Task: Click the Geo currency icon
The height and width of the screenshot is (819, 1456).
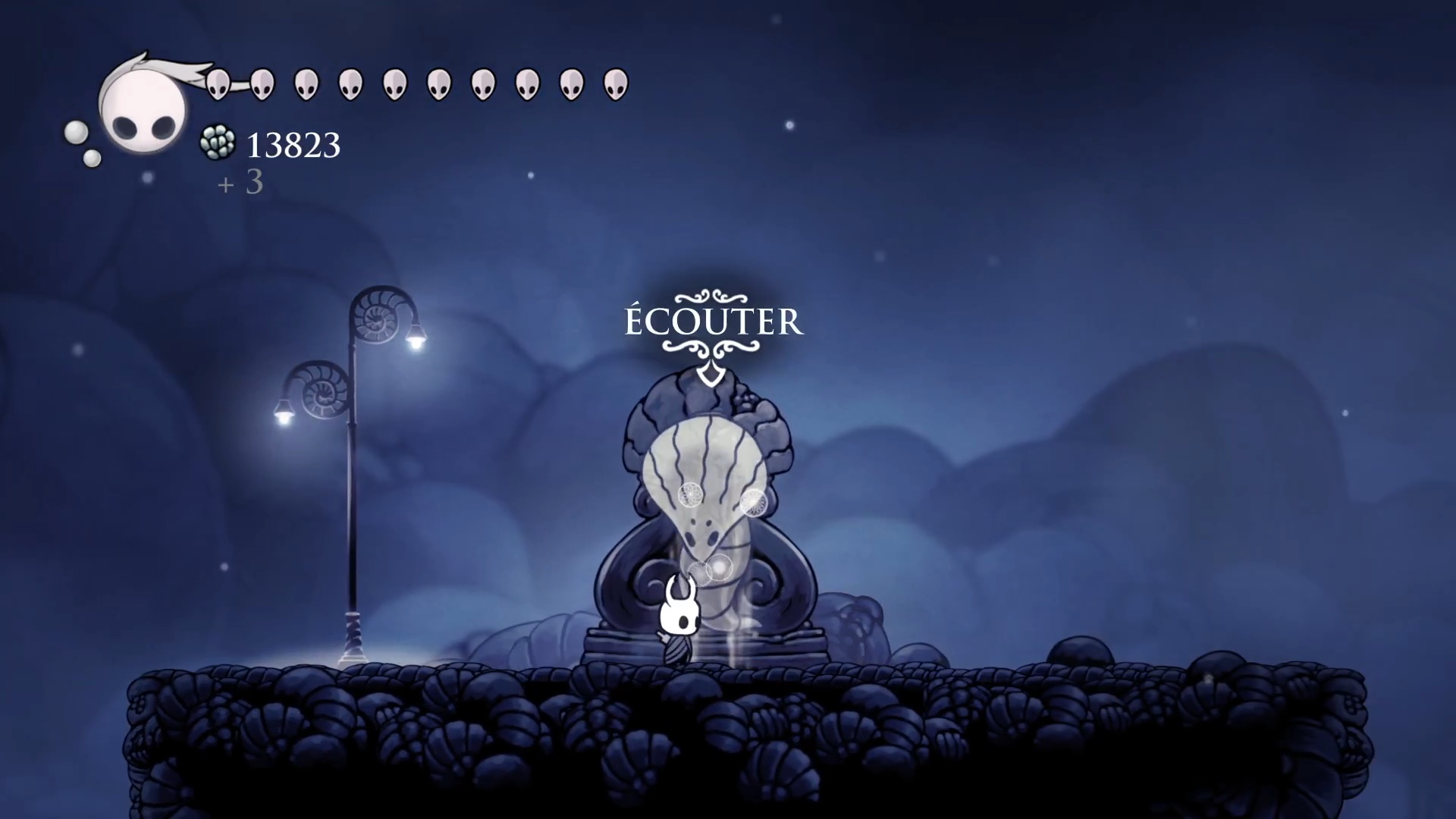Action: pyautogui.click(x=217, y=143)
